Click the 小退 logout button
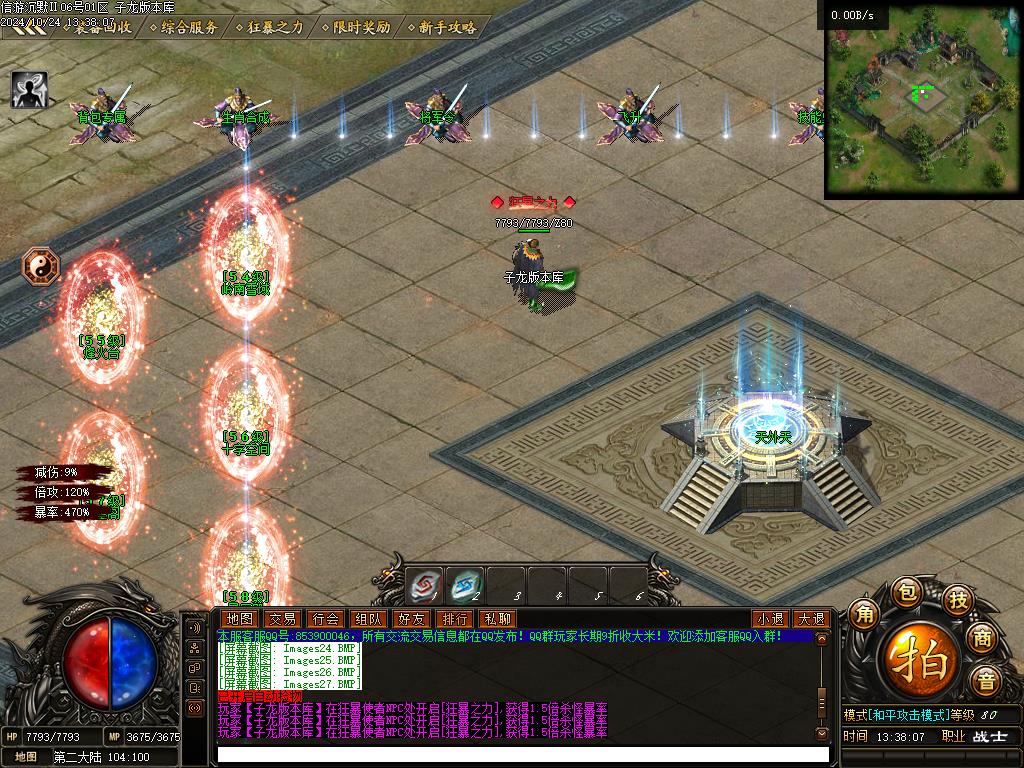This screenshot has height=768, width=1024. pos(769,619)
